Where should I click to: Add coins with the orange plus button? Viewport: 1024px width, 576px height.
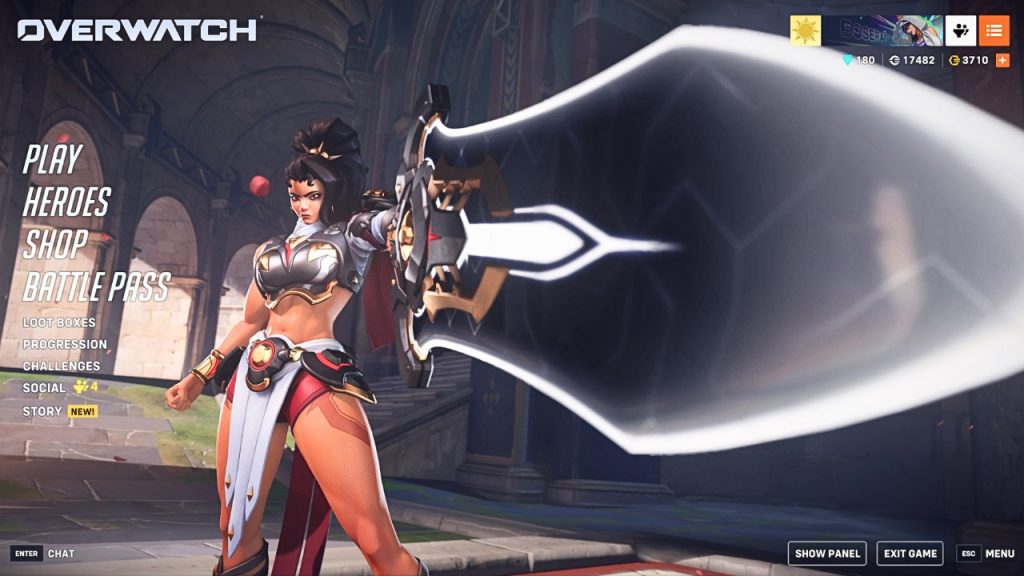click(1002, 60)
